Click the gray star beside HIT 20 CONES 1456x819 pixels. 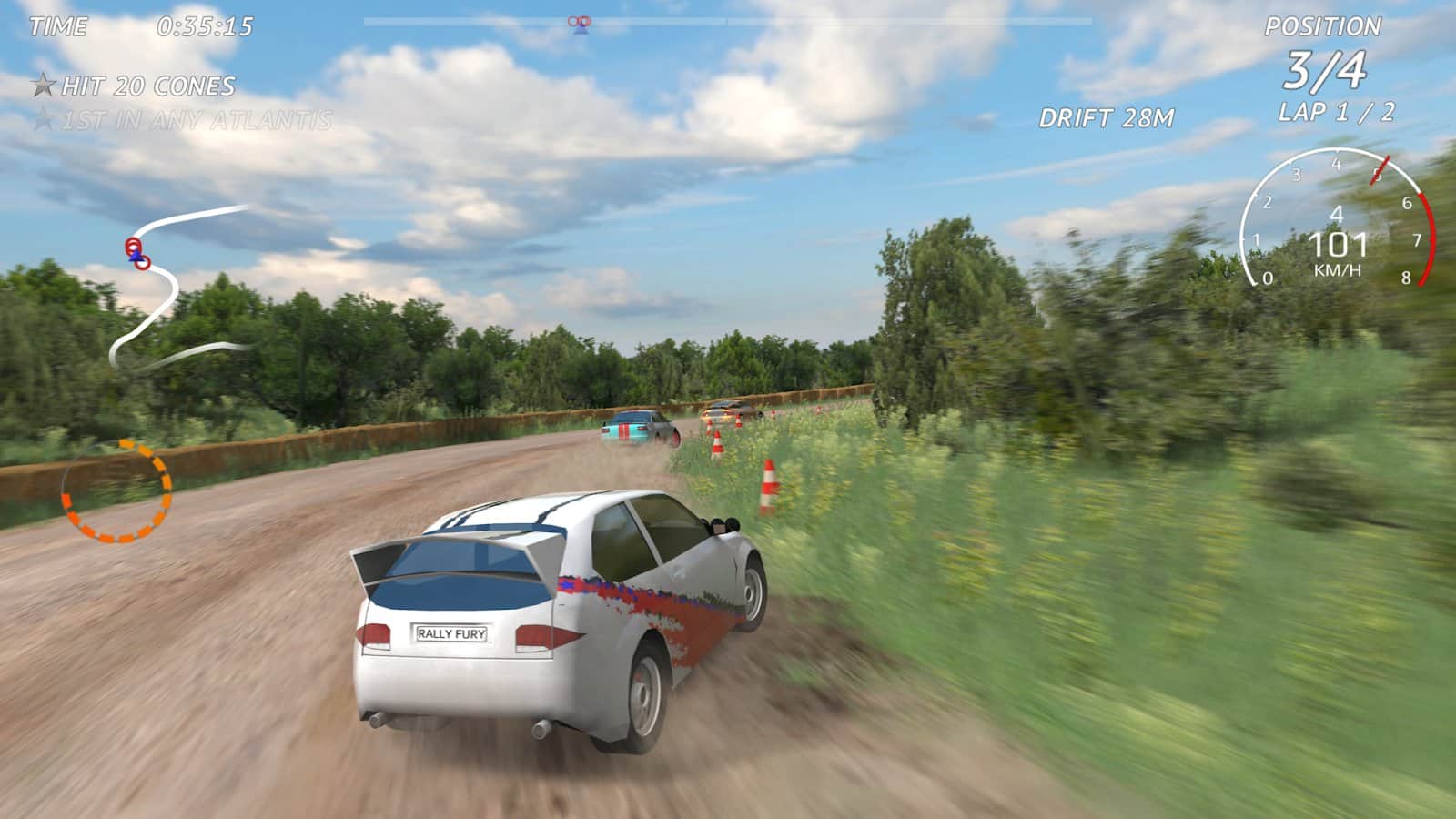pos(43,84)
